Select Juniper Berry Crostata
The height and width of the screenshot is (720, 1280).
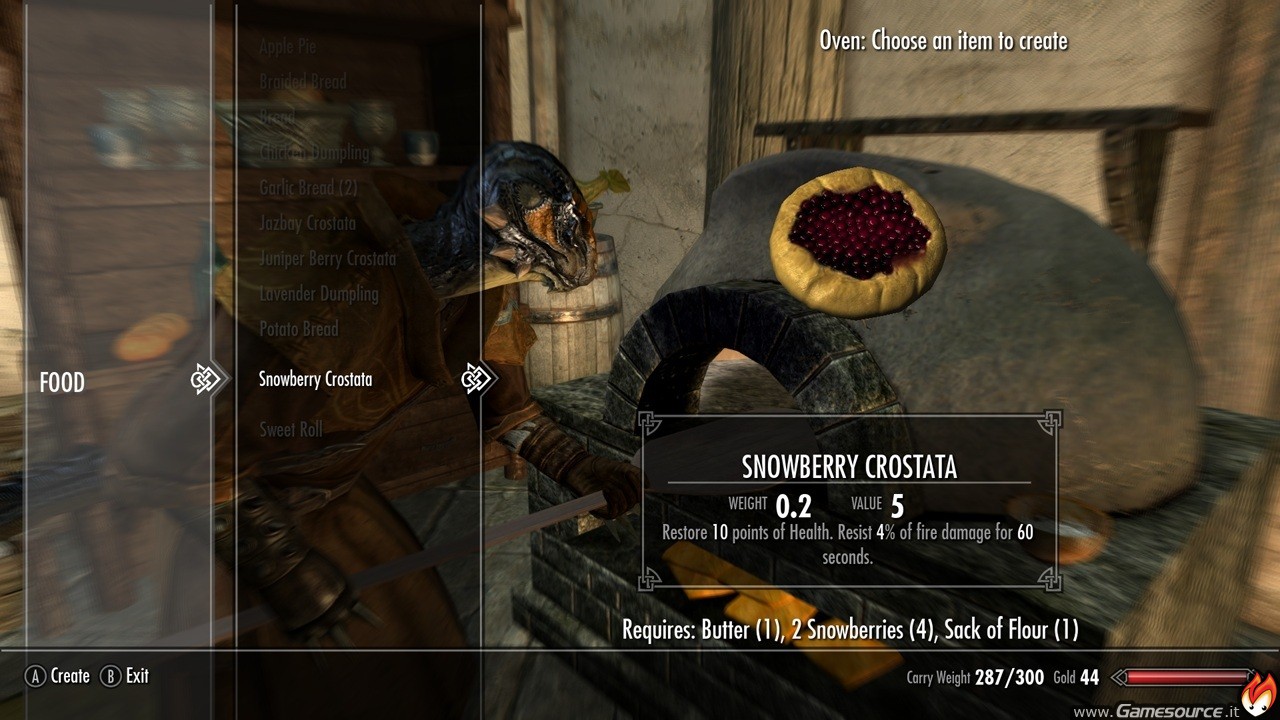(327, 259)
